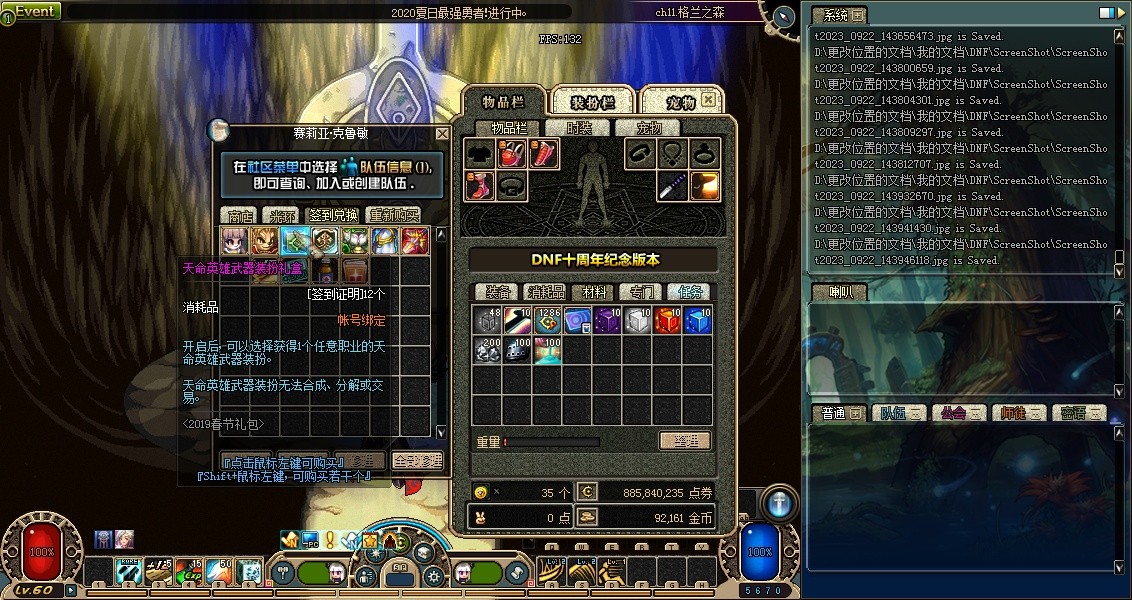Screen dimensions: 1132x600
Task: Click the Event button in the corner
Action: [x=32, y=11]
